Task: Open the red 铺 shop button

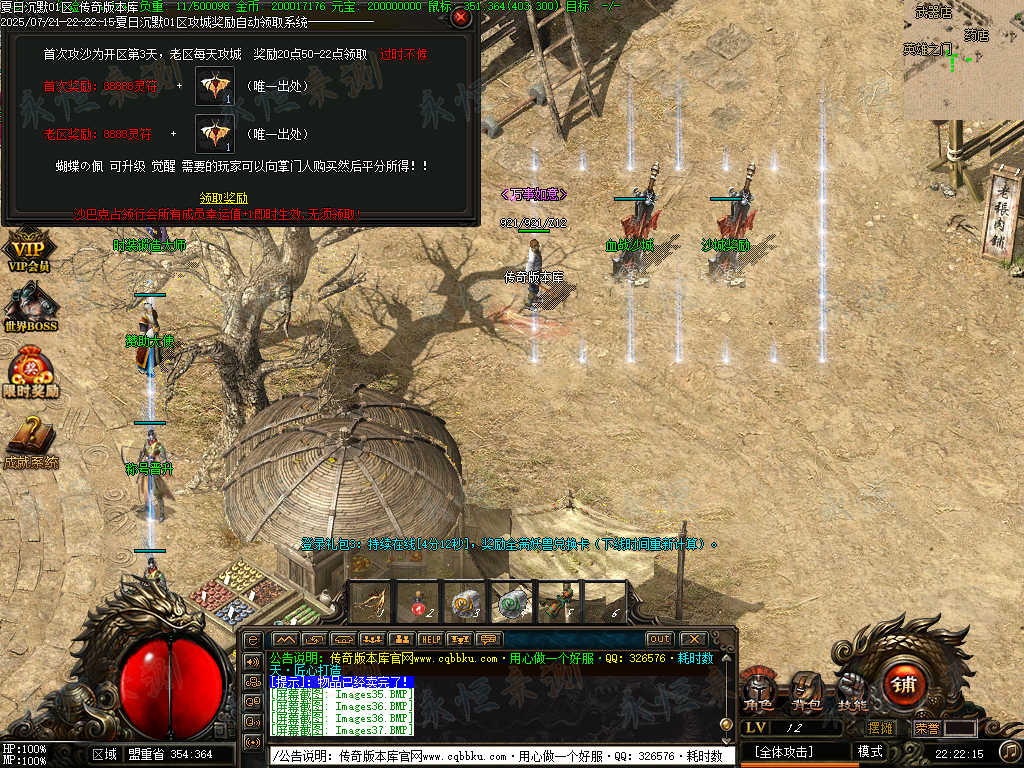Action: (903, 686)
